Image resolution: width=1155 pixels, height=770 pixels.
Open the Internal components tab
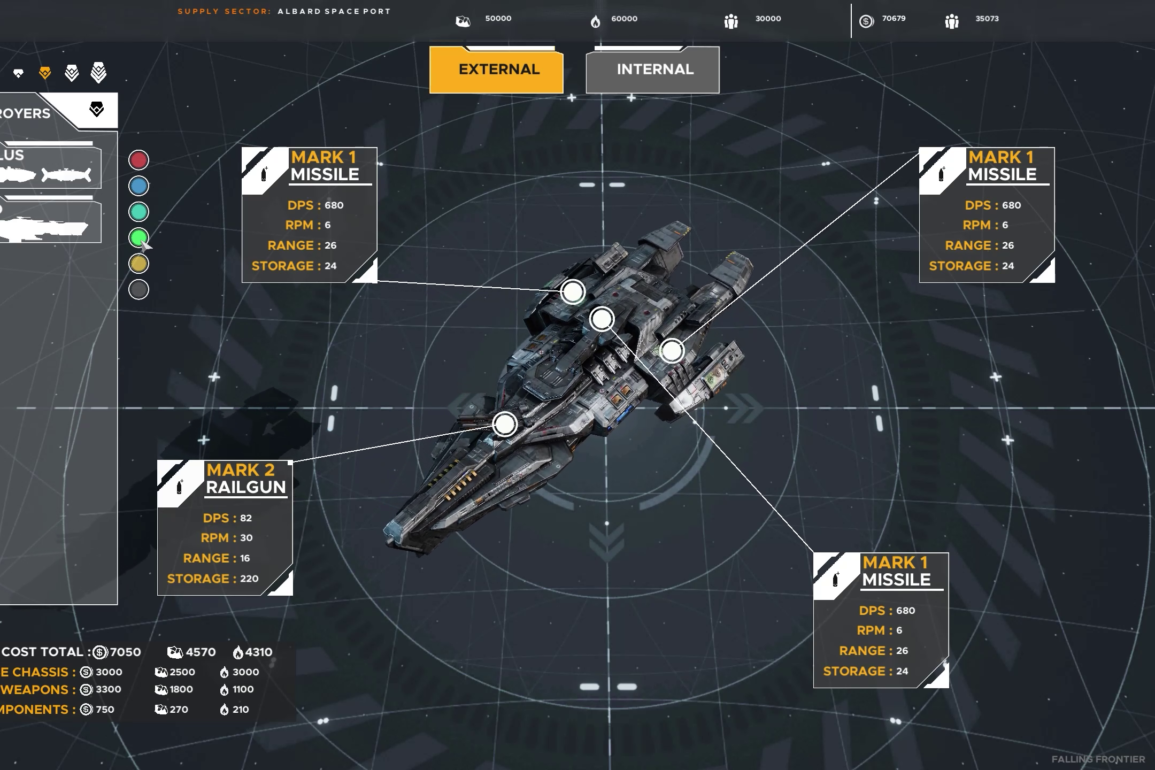tap(653, 70)
